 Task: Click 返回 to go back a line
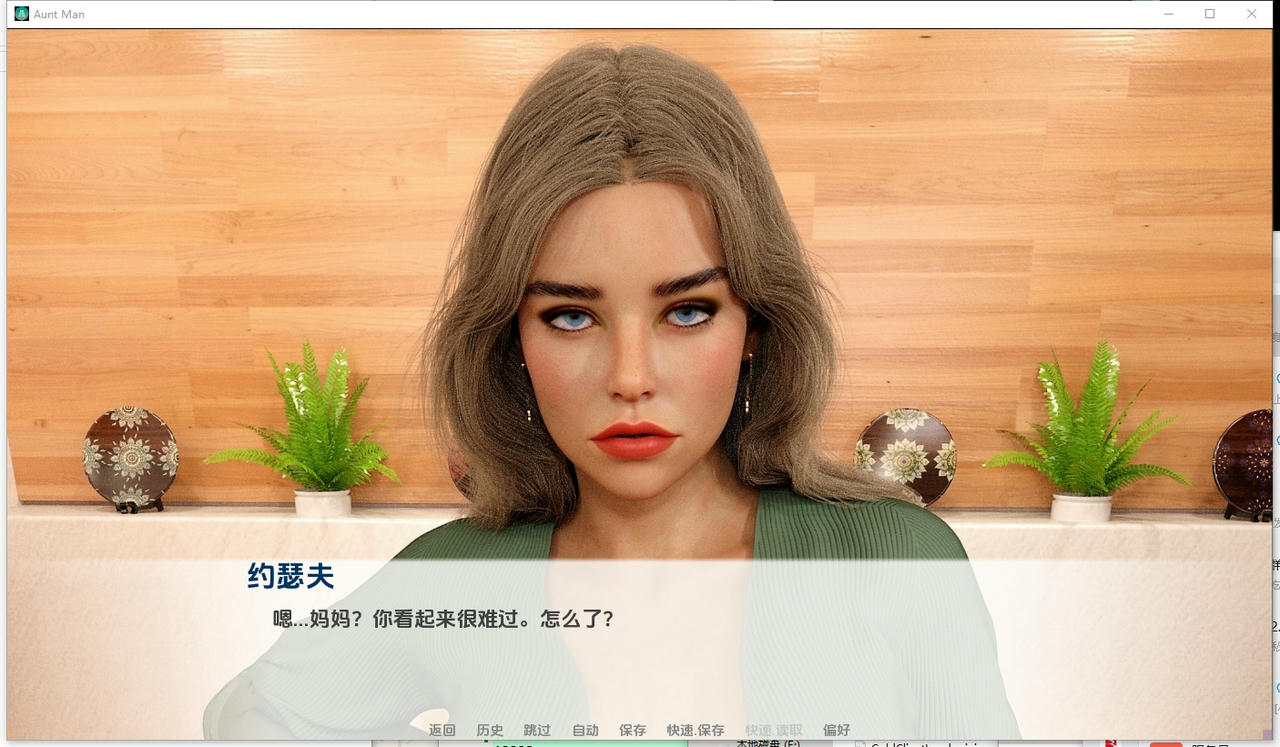coord(441,730)
